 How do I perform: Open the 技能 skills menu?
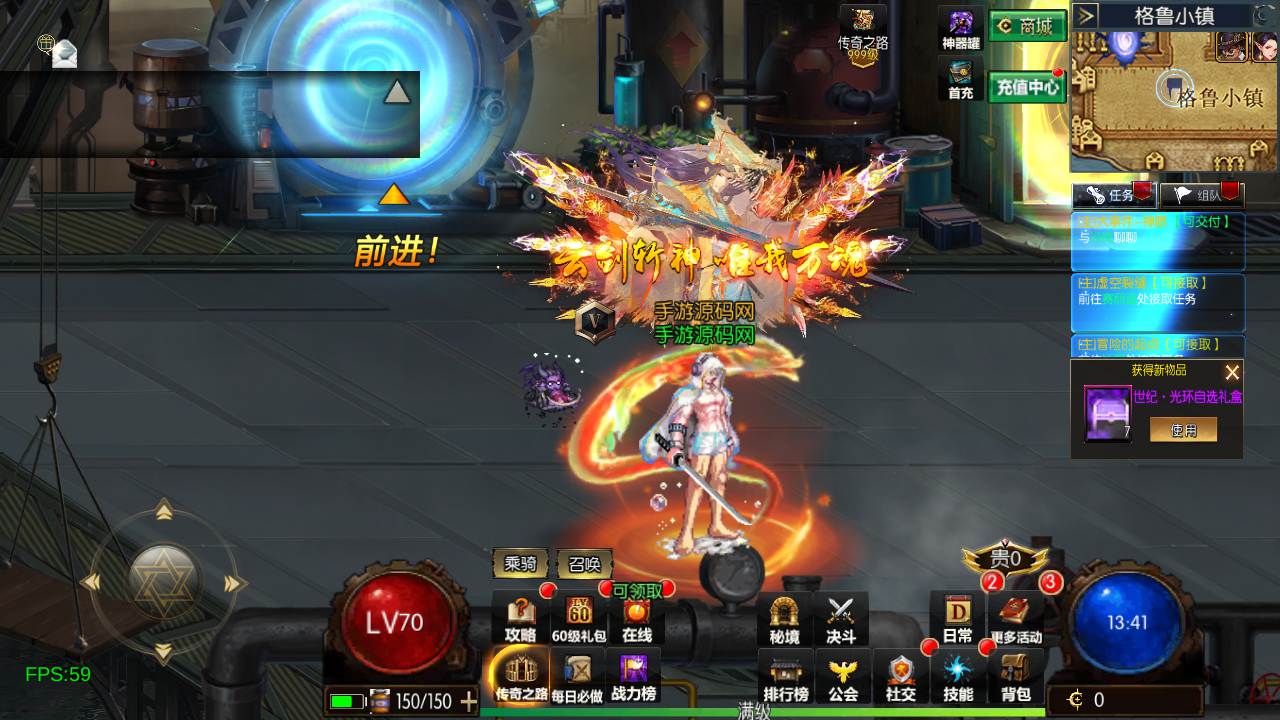tap(958, 677)
